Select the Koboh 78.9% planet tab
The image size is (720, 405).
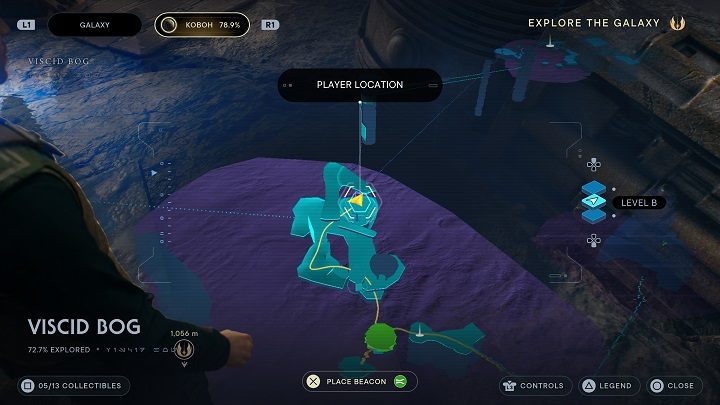(205, 23)
